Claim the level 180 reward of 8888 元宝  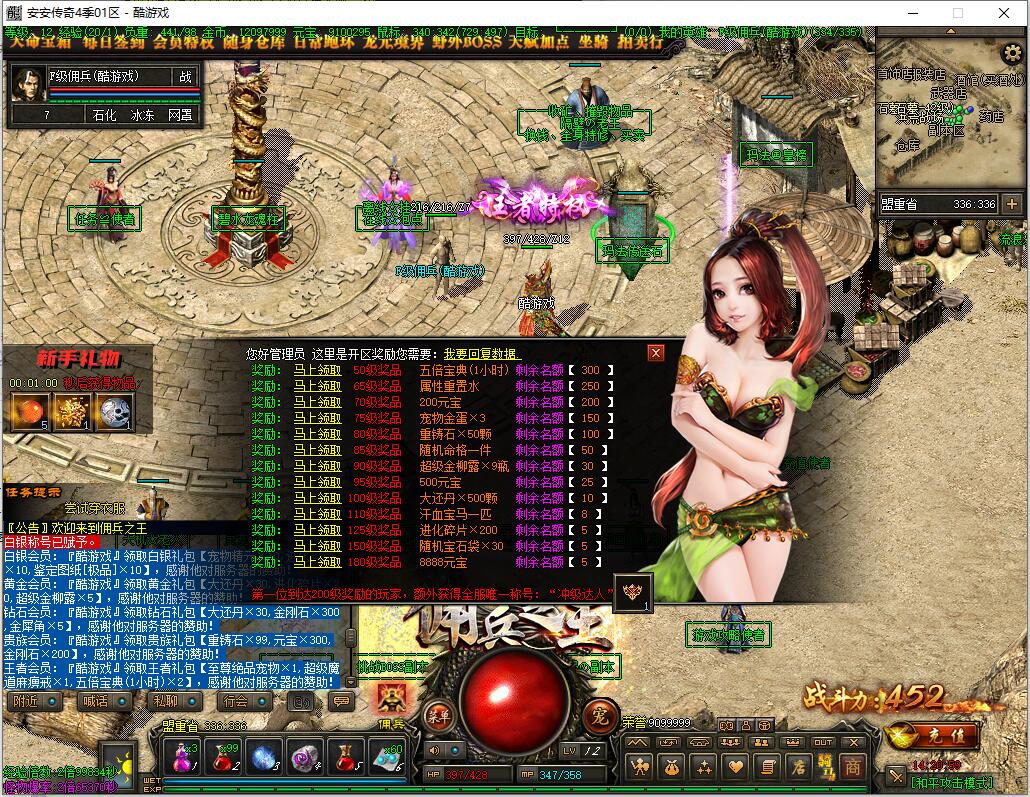click(x=317, y=562)
